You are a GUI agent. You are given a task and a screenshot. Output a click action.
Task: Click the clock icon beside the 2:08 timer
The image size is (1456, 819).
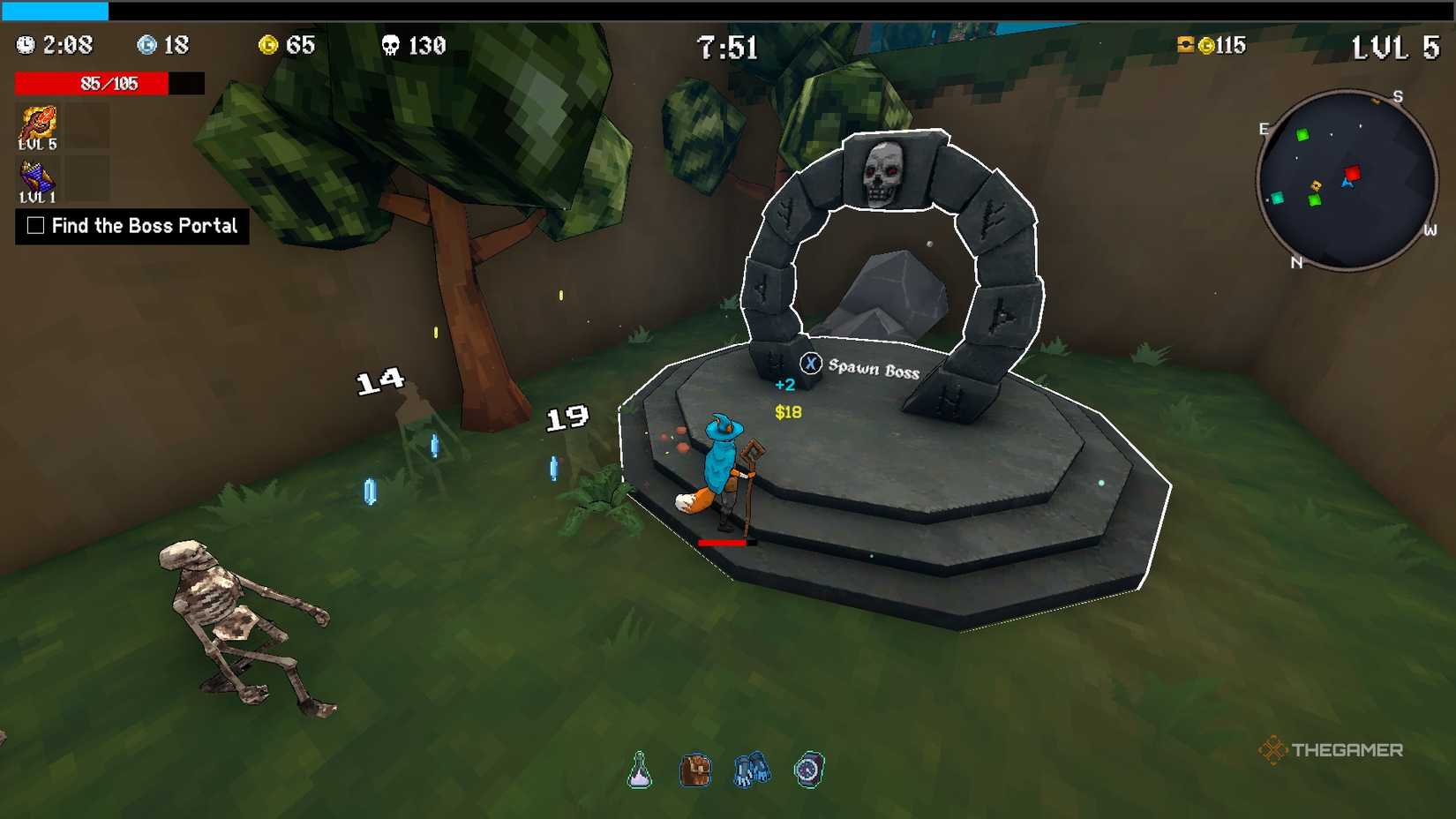coord(26,44)
